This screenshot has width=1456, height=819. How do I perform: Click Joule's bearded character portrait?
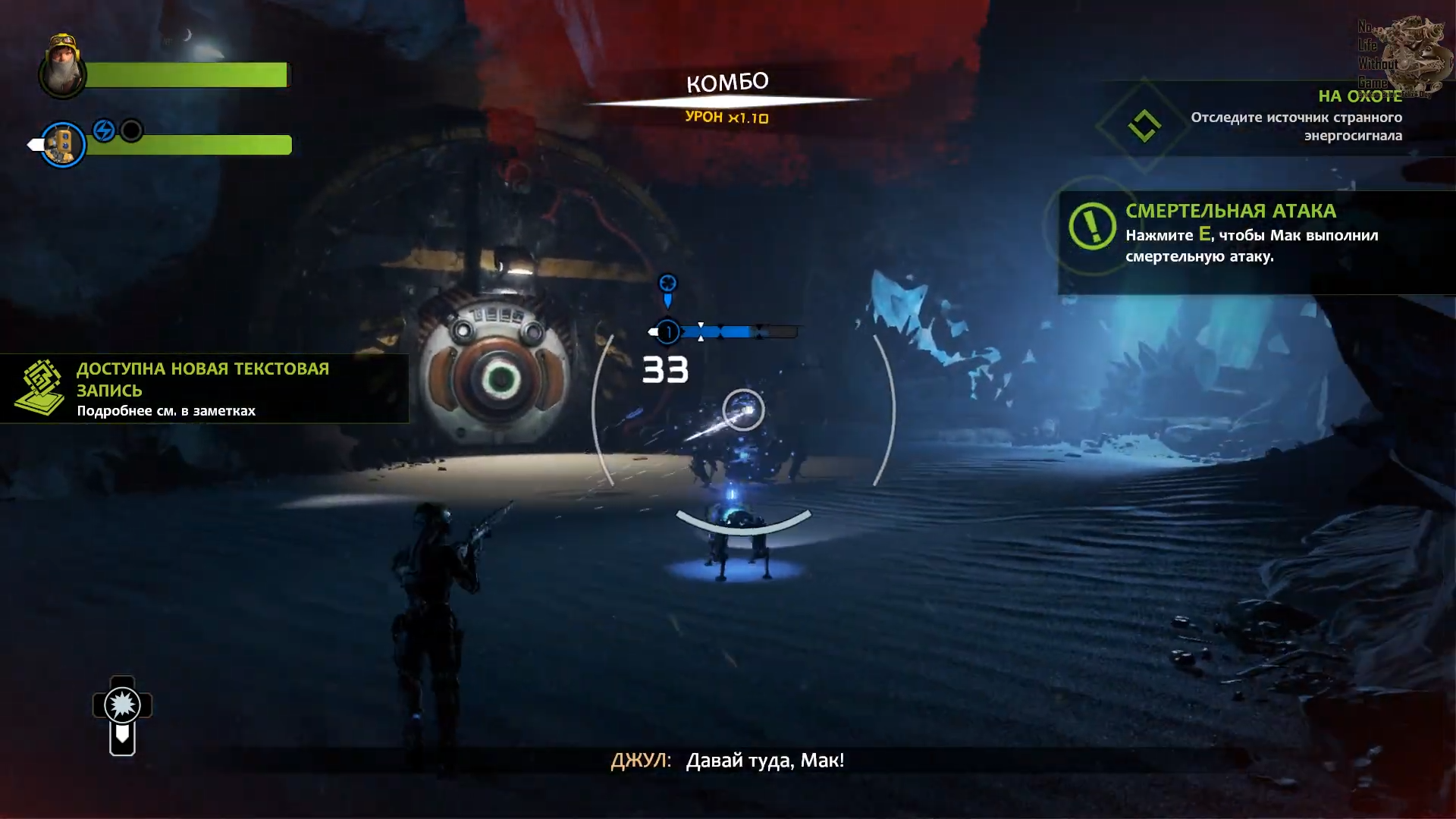click(x=62, y=67)
